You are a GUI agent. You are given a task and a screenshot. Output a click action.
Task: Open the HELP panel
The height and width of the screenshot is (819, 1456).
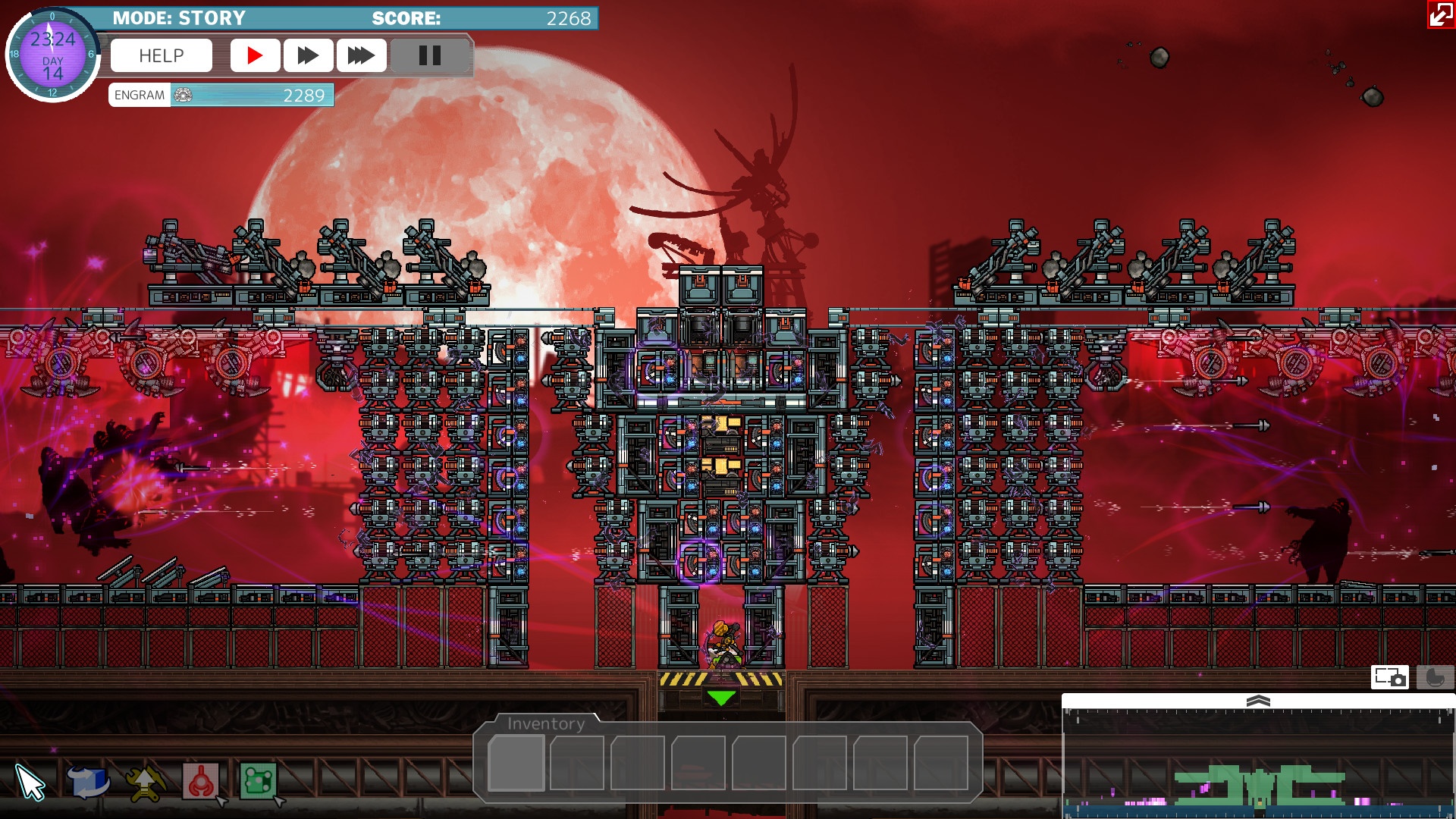161,55
